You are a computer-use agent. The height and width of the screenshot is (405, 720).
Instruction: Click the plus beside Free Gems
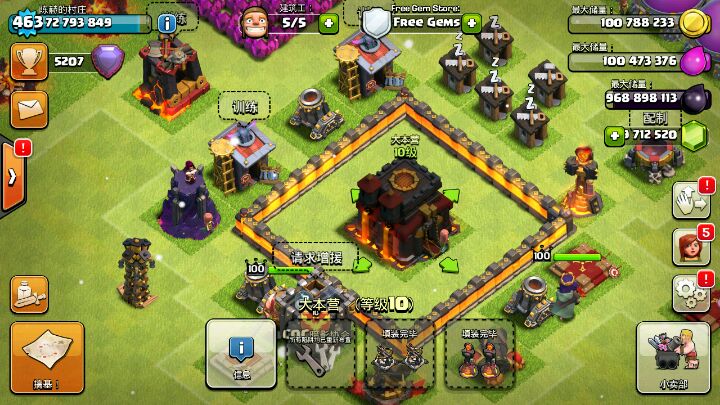[471, 22]
